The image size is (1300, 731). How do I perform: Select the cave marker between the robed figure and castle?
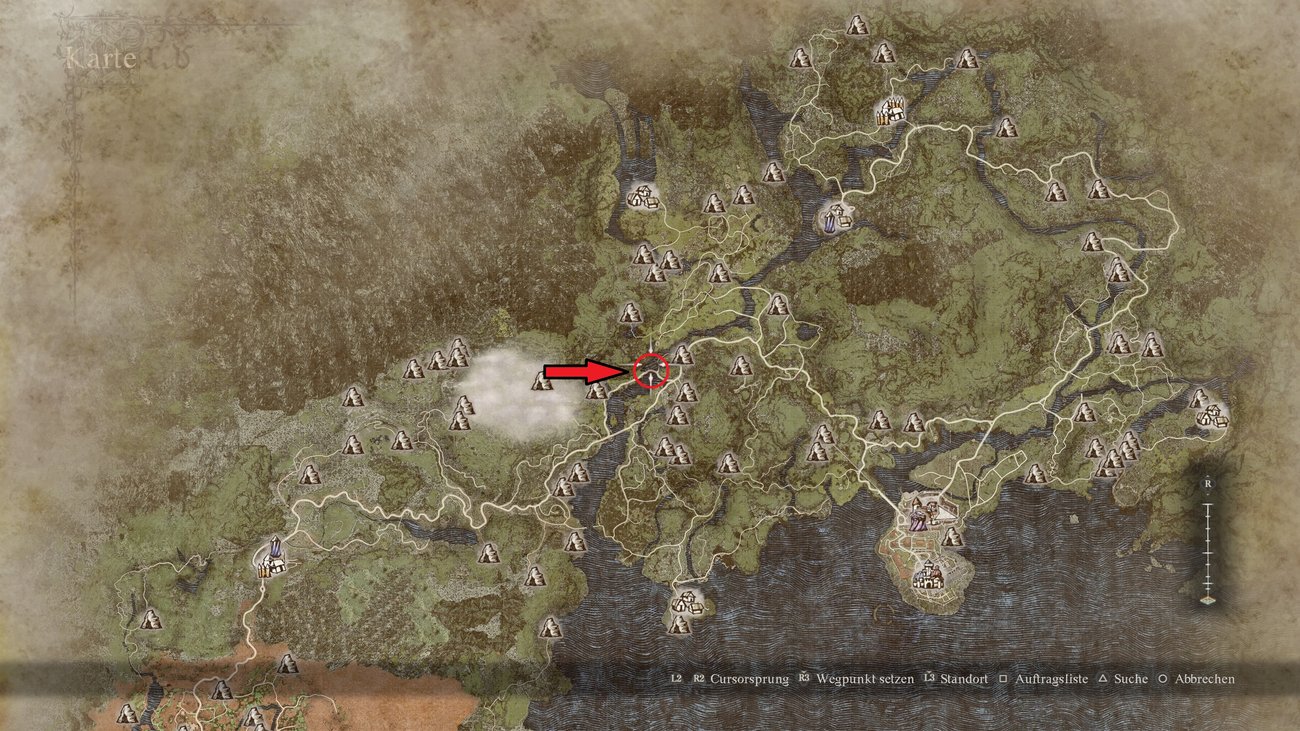952,538
